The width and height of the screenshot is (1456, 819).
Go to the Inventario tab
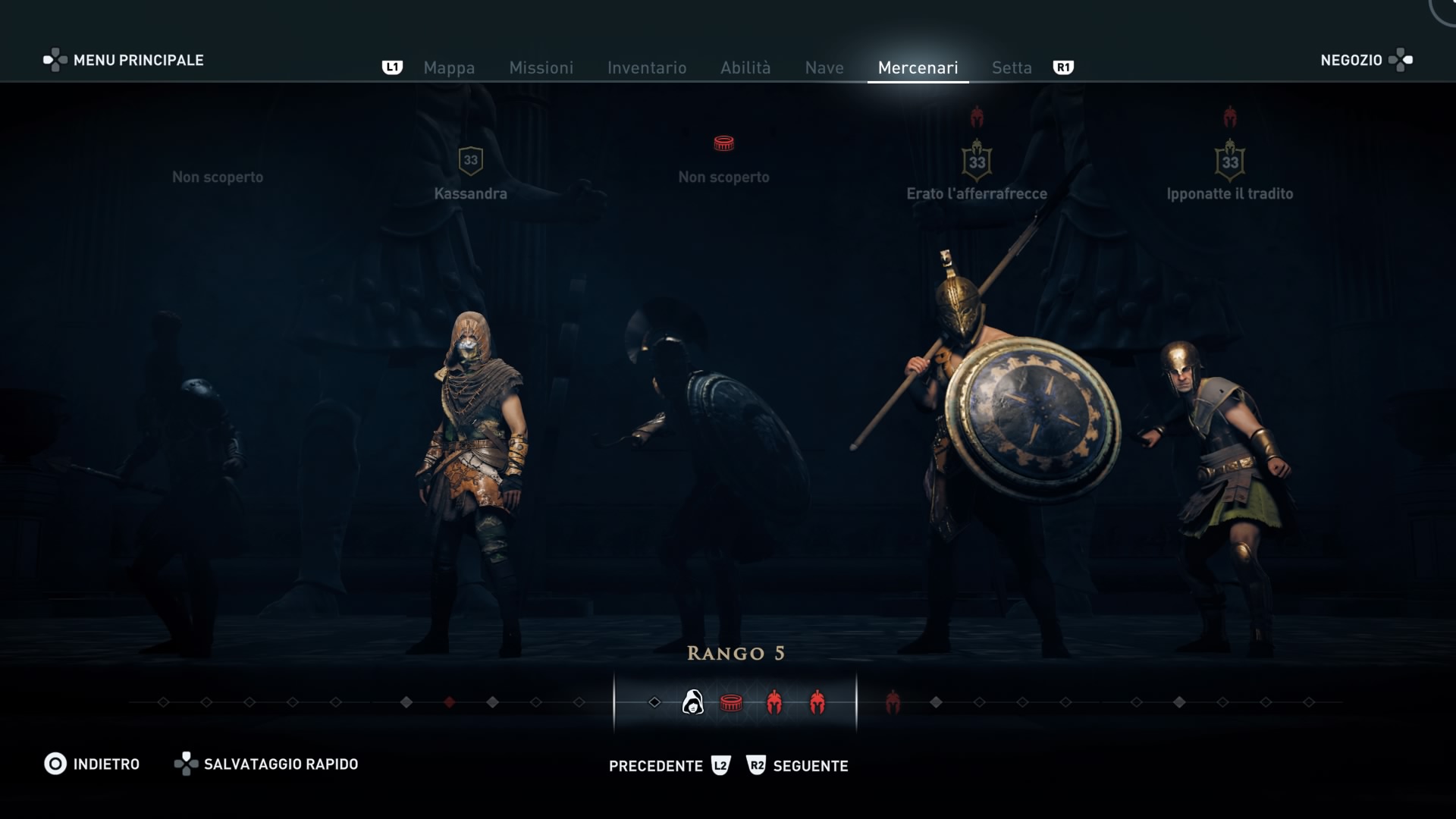[647, 67]
